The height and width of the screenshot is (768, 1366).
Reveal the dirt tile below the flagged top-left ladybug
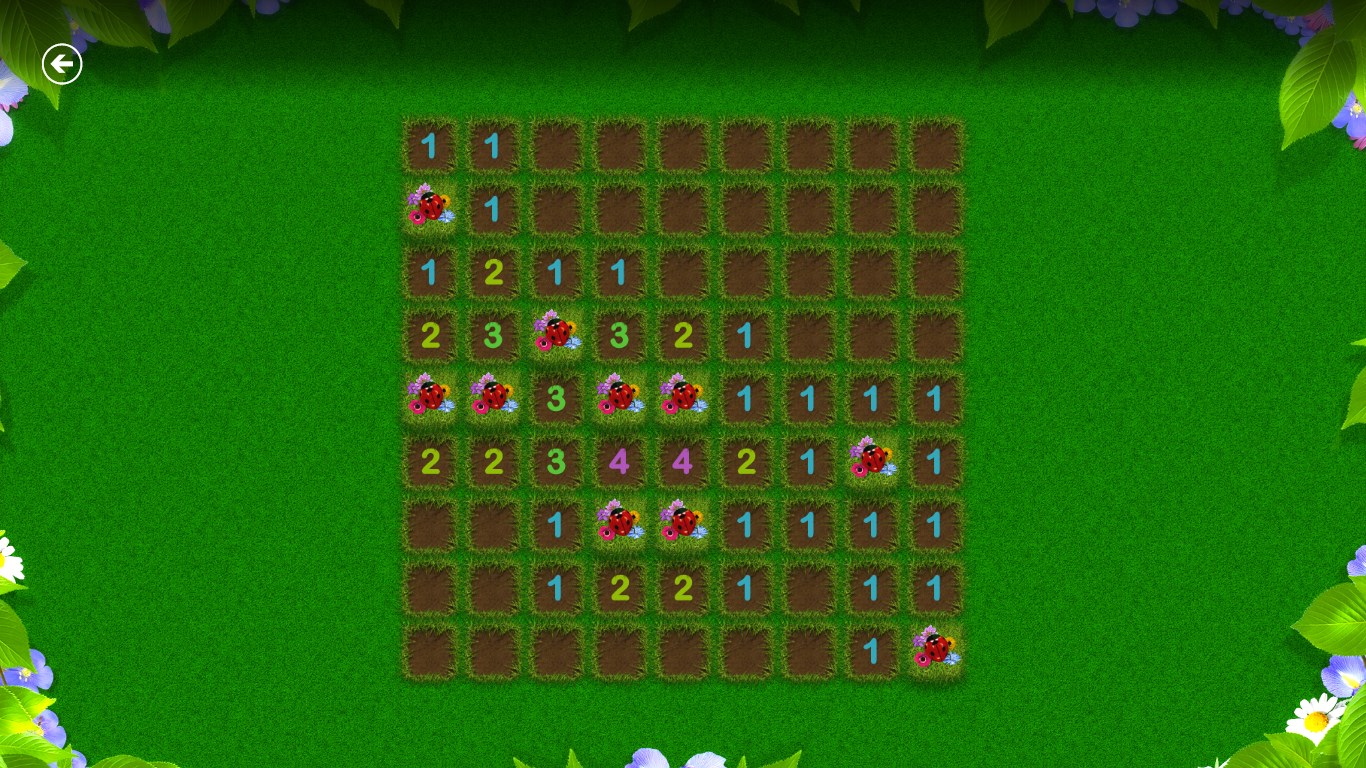pos(430,270)
